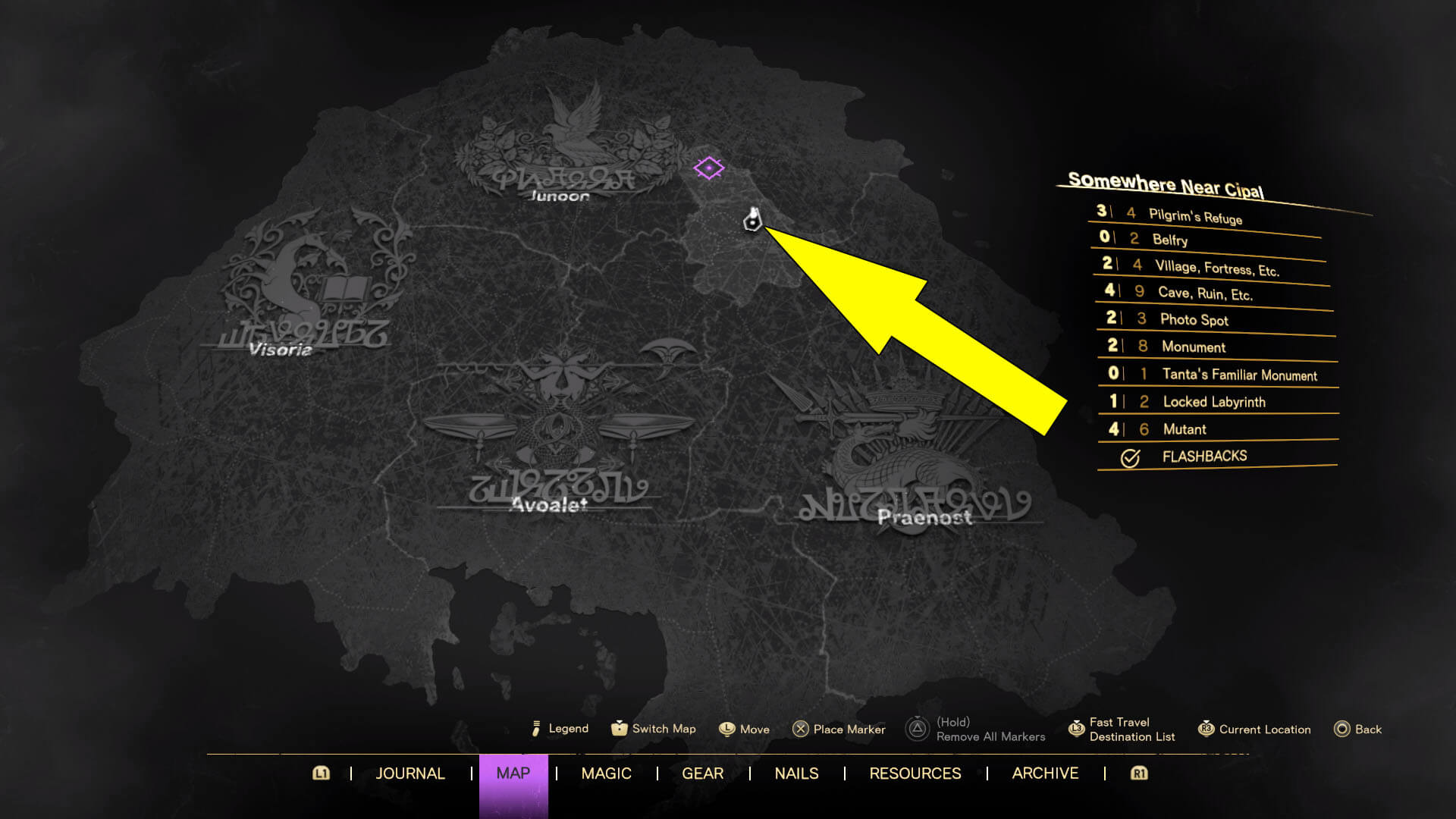Click the Place Marker icon

tap(801, 729)
